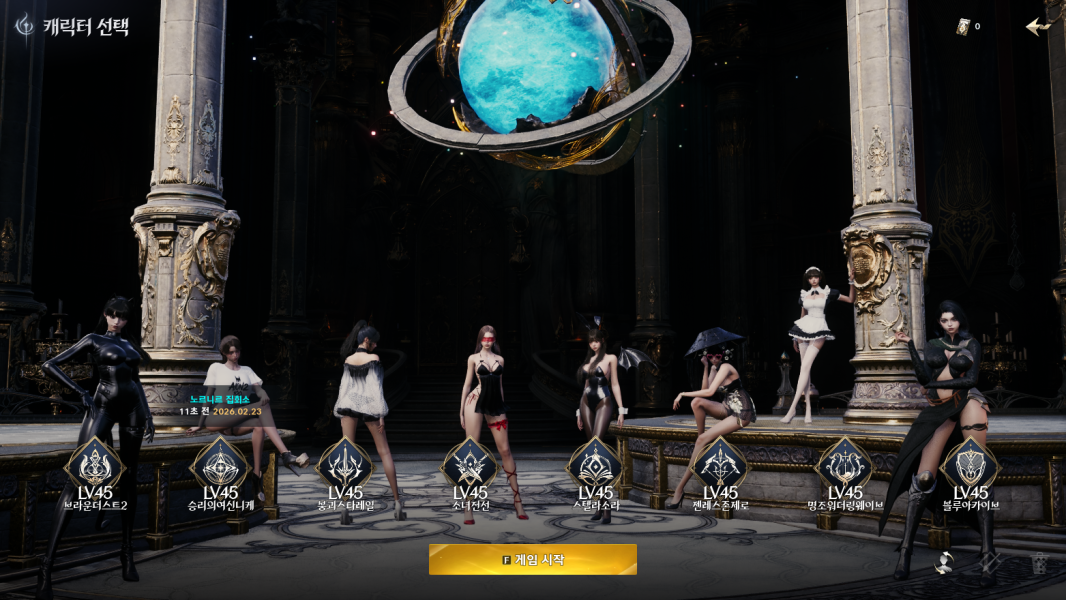This screenshot has height=600, width=1066.
Task: Choose the 승리의여신니케 character emblem
Action: 219,464
